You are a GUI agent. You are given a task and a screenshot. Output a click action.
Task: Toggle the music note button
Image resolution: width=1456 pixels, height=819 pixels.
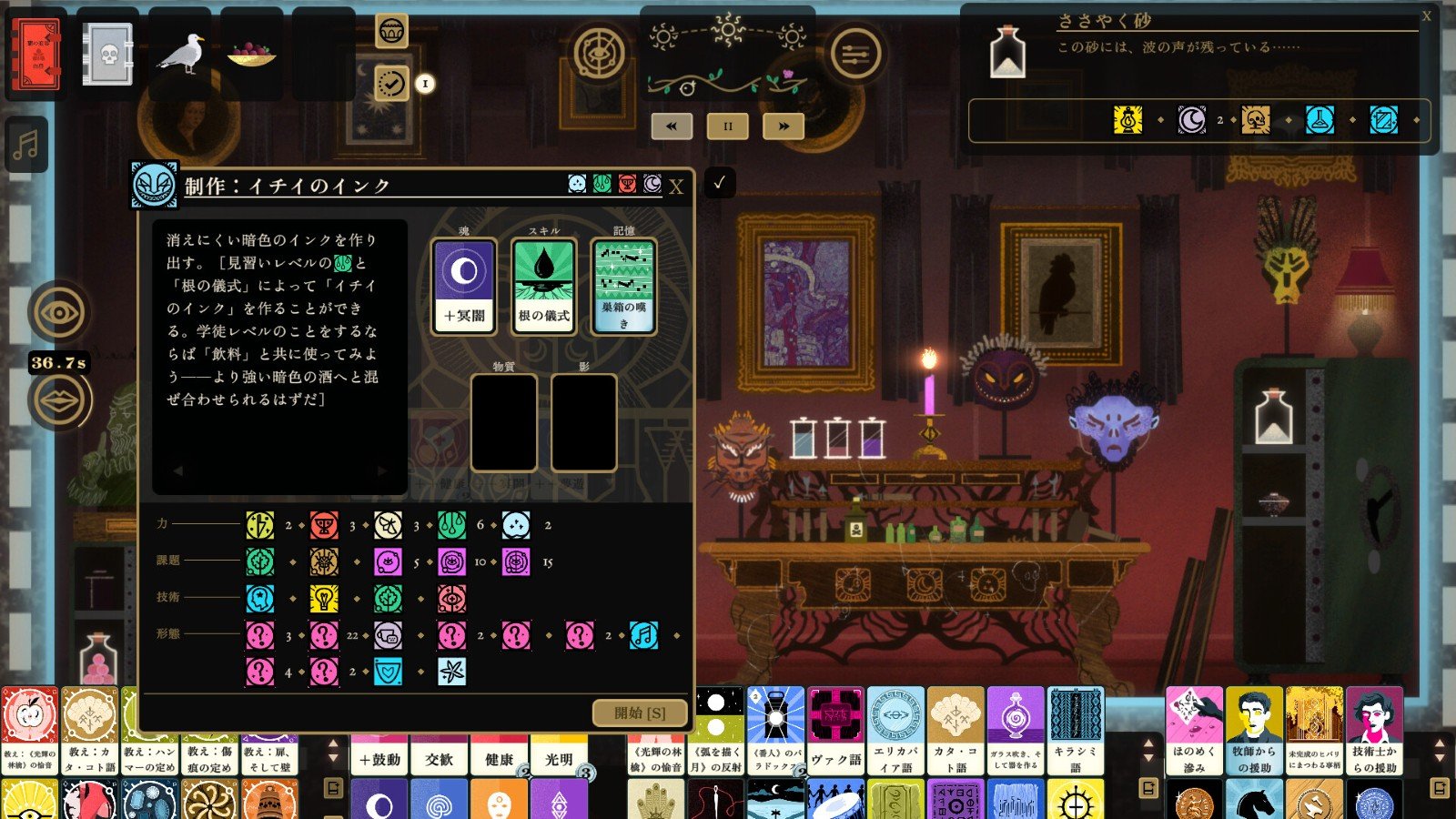[26, 145]
